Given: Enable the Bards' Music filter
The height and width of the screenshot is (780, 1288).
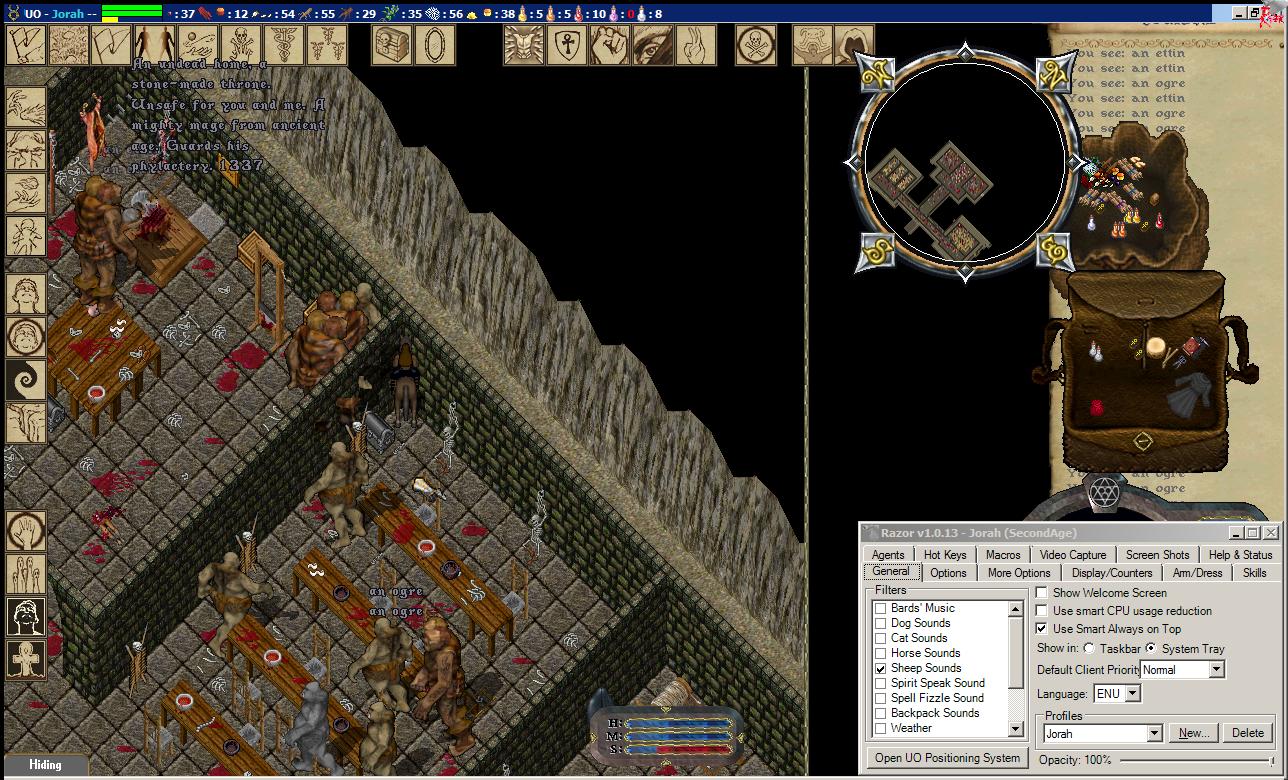Looking at the screenshot, I should [881, 608].
